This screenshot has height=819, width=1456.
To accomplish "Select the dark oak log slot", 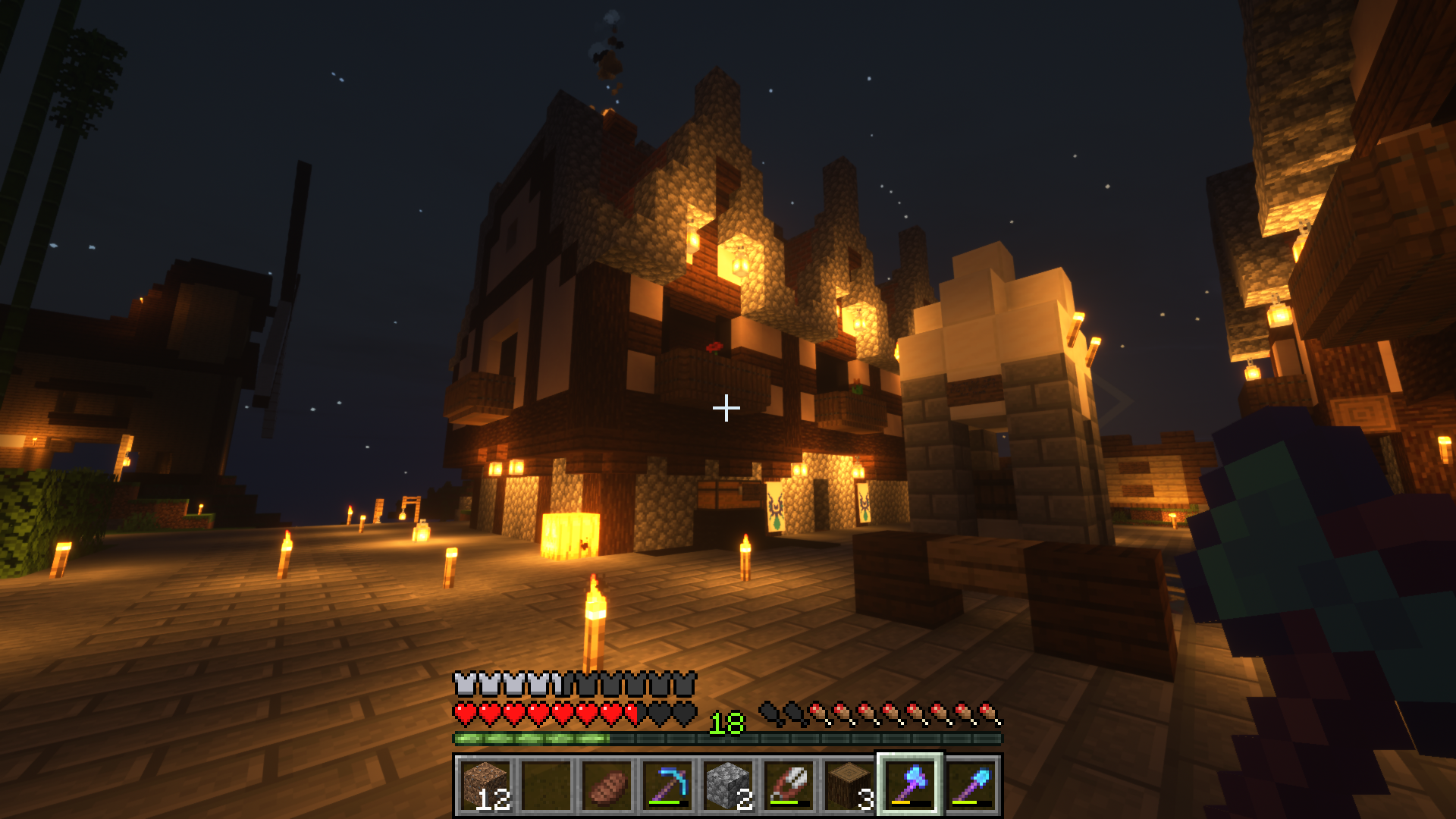I will pos(849,785).
